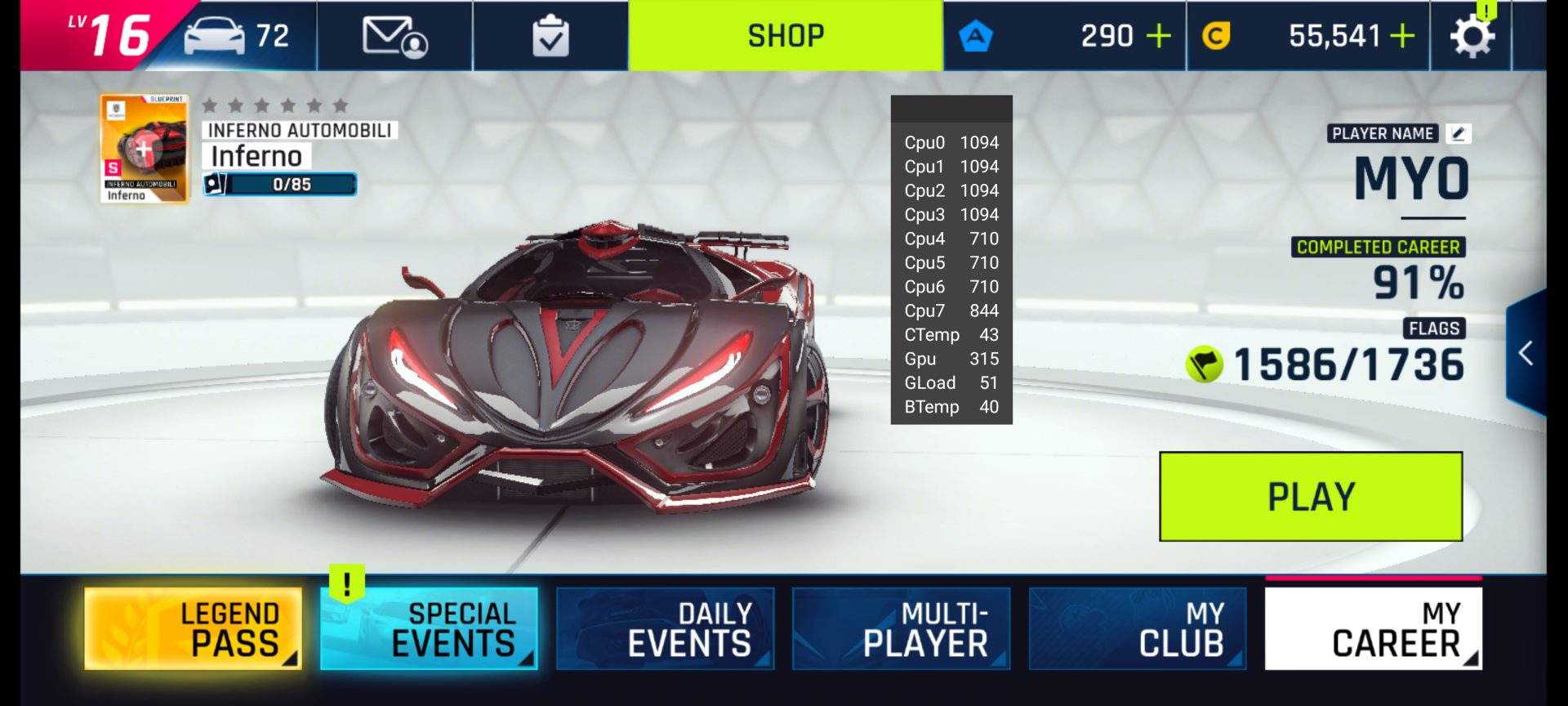The height and width of the screenshot is (706, 1568).
Task: View the level 16 player badge
Action: coord(110,34)
